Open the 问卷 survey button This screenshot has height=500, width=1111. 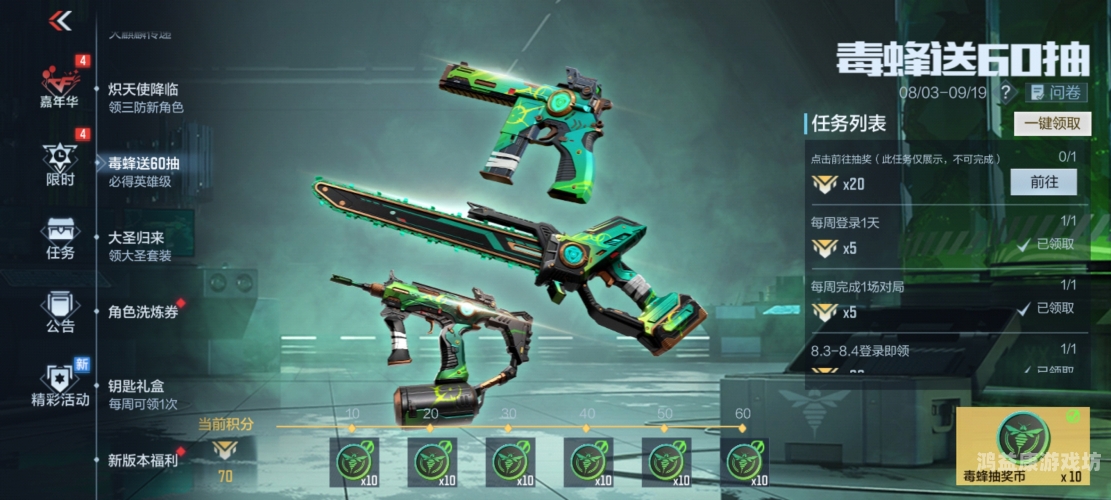coord(1058,92)
